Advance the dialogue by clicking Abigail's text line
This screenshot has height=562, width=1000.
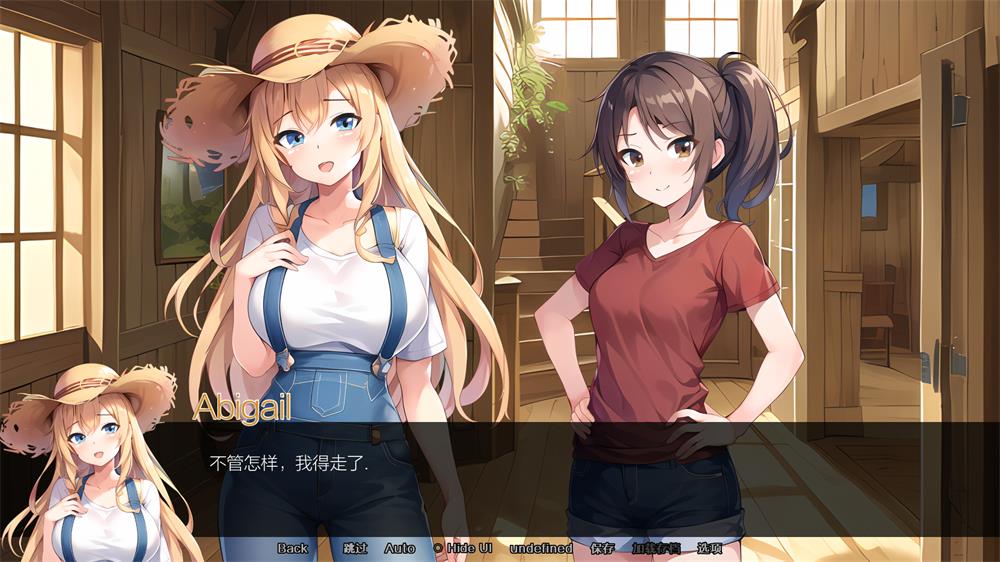290,464
